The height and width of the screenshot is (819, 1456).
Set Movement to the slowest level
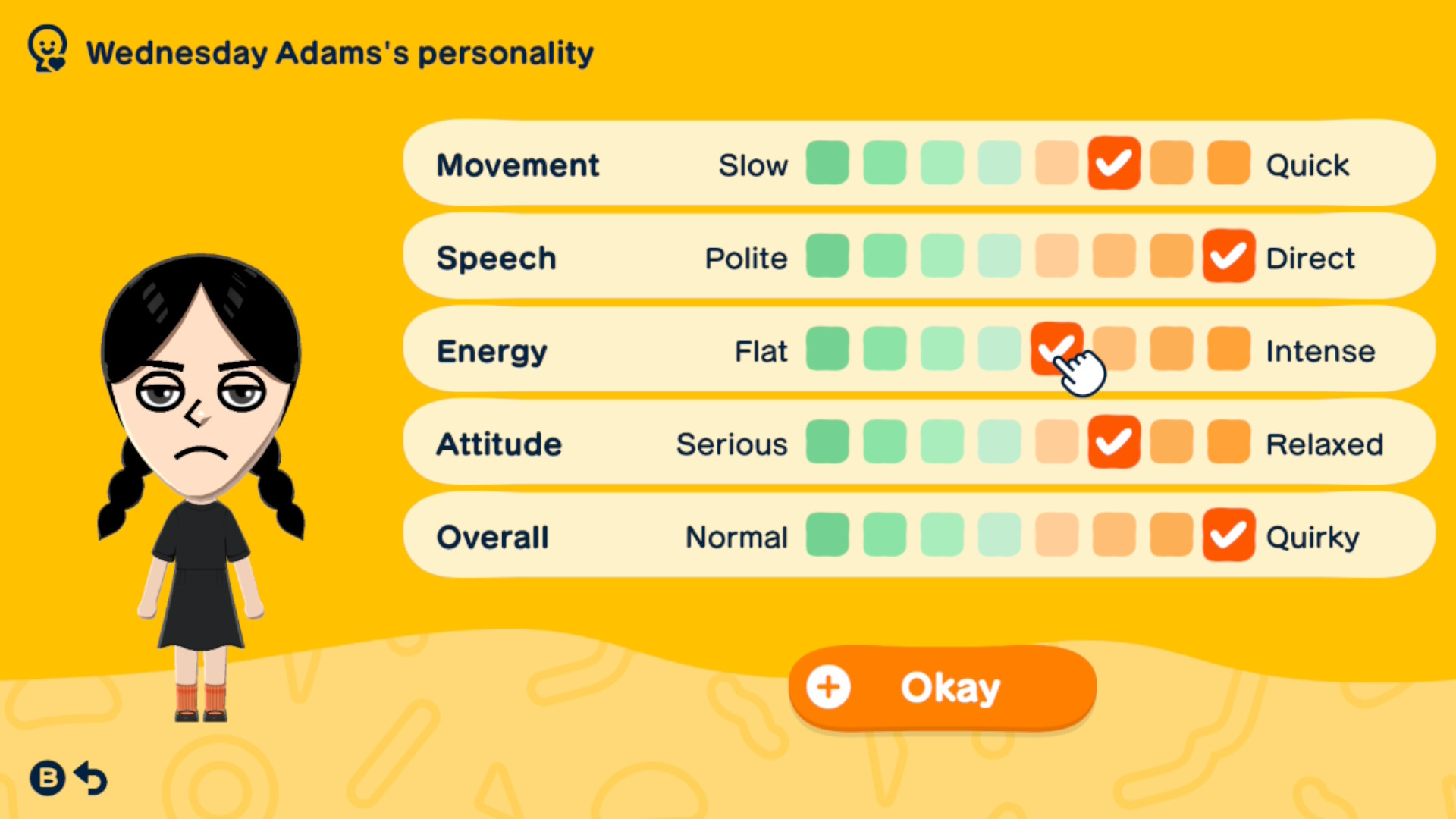click(827, 162)
